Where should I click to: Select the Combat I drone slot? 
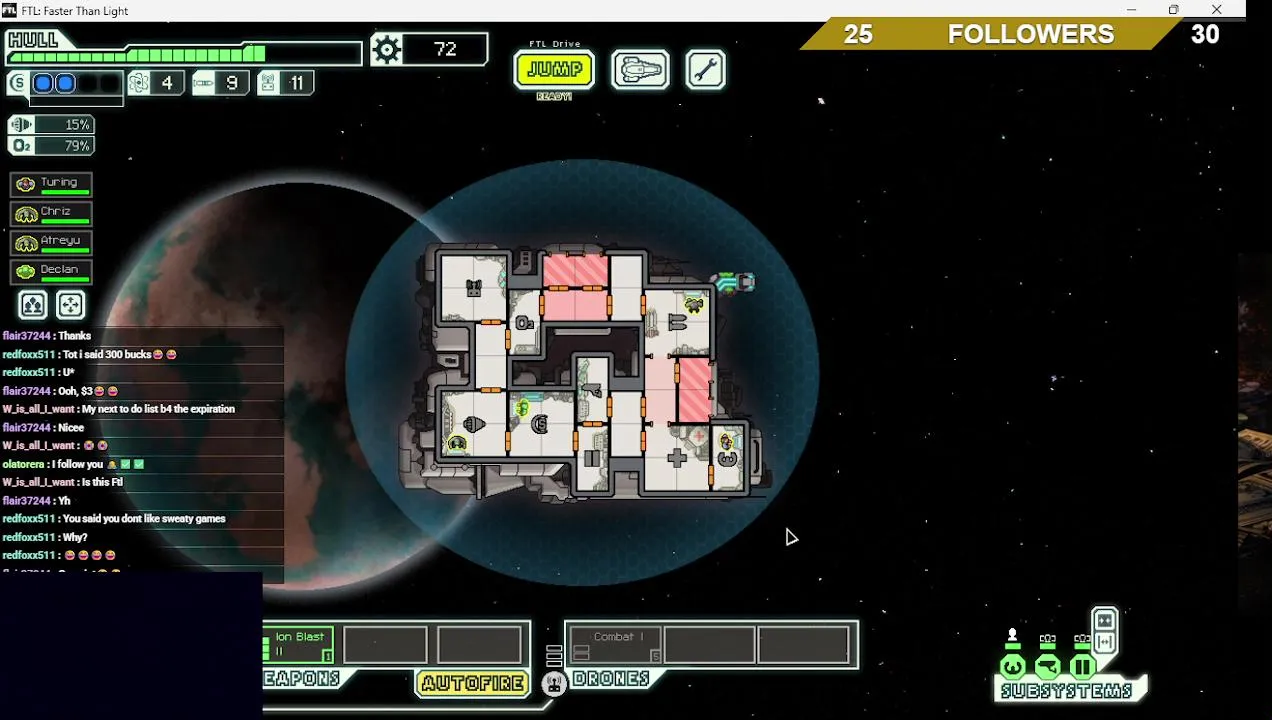(x=614, y=644)
